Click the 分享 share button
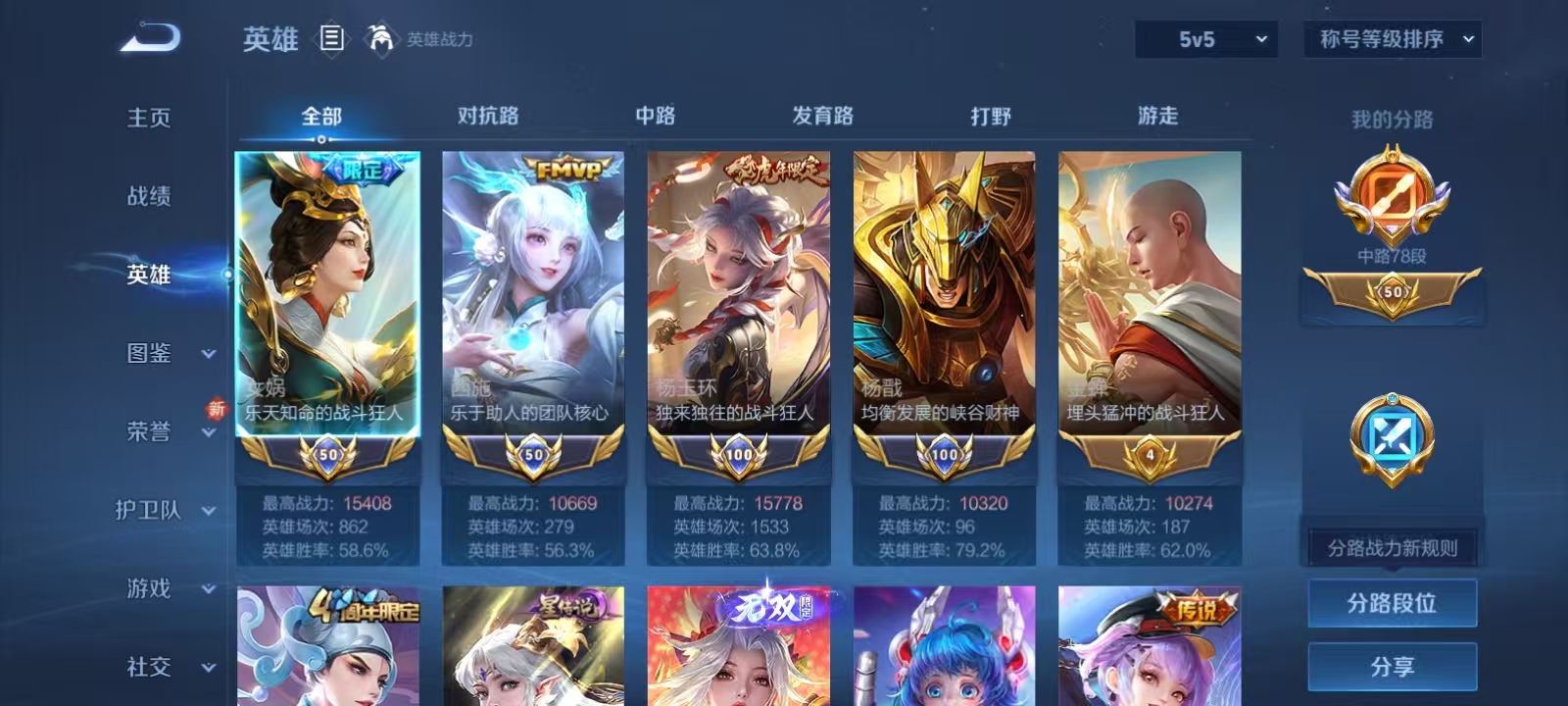1568x706 pixels. (x=1394, y=665)
